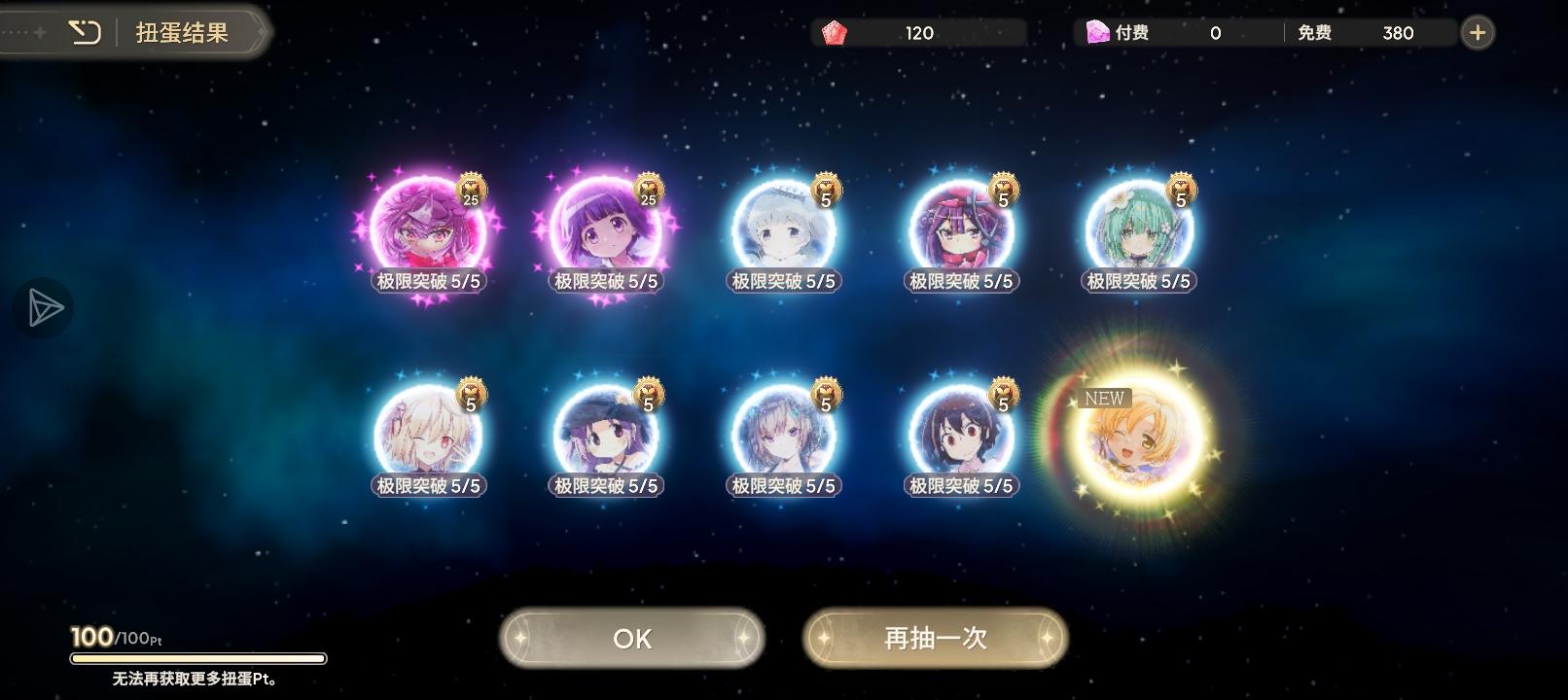Tap the black-haired character with red eyes
Image resolution: width=1568 pixels, height=700 pixels.
pos(961,435)
